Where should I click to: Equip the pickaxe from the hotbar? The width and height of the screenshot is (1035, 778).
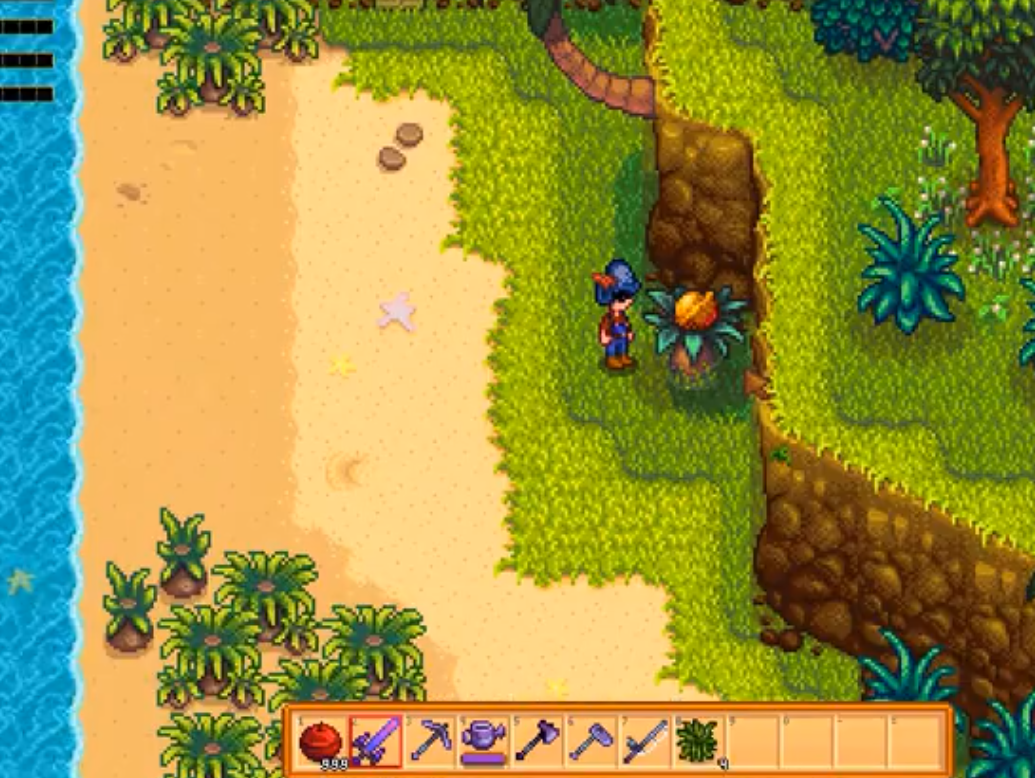click(430, 743)
